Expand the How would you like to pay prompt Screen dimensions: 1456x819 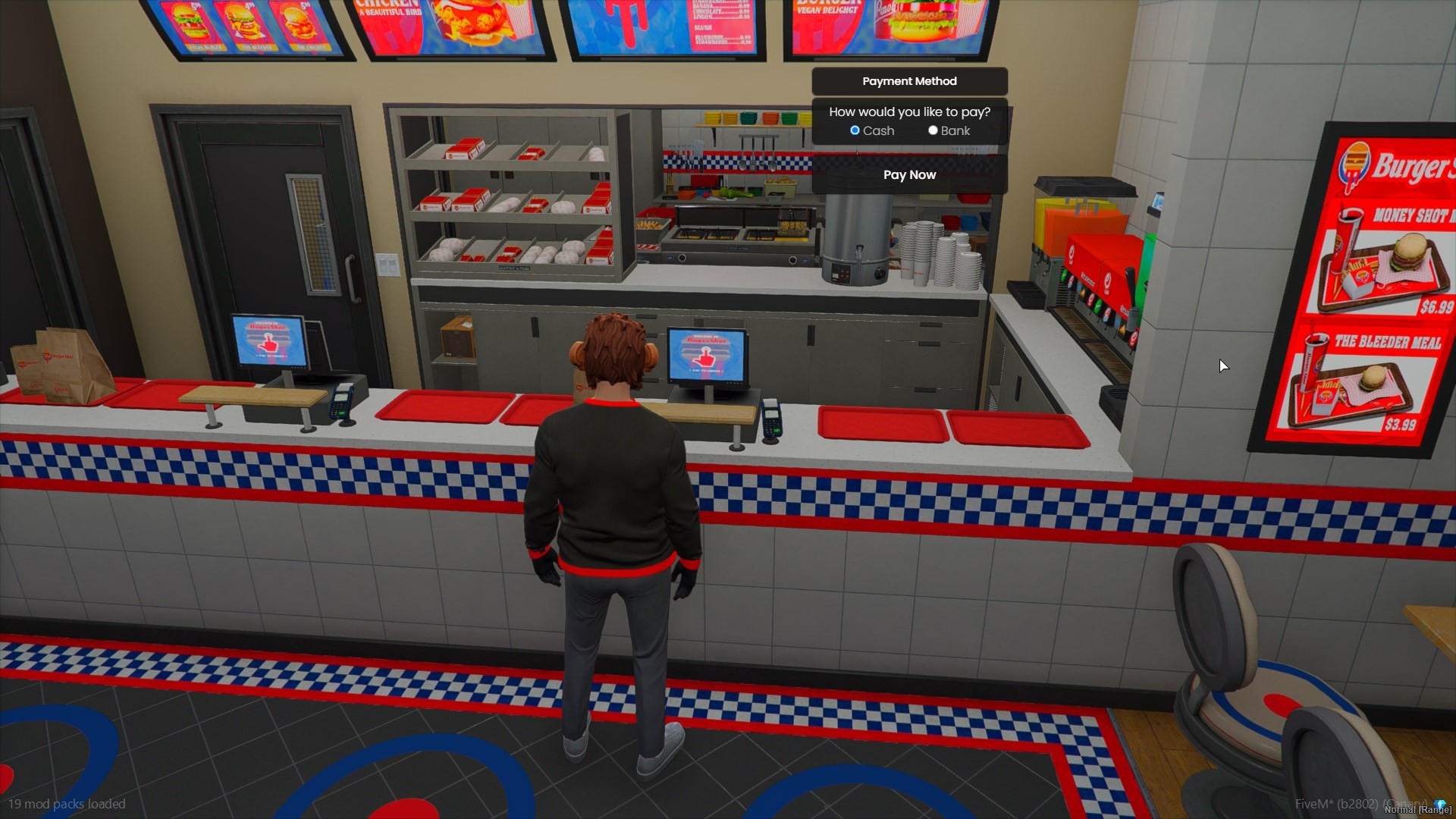coord(909,111)
